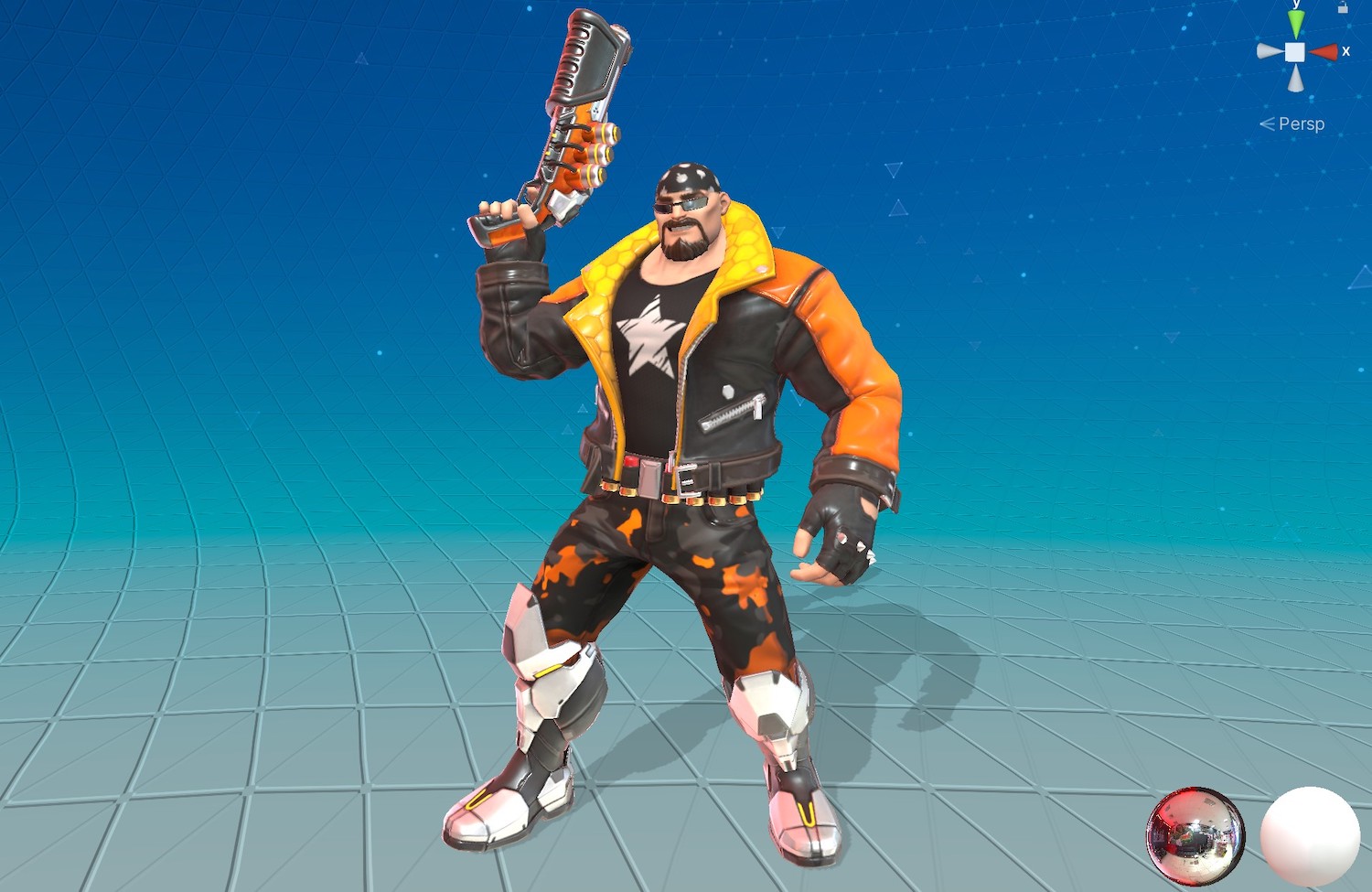The image size is (1372, 892).
Task: Click the 'y' label above the scene gizmo
Action: pyautogui.click(x=1296, y=5)
